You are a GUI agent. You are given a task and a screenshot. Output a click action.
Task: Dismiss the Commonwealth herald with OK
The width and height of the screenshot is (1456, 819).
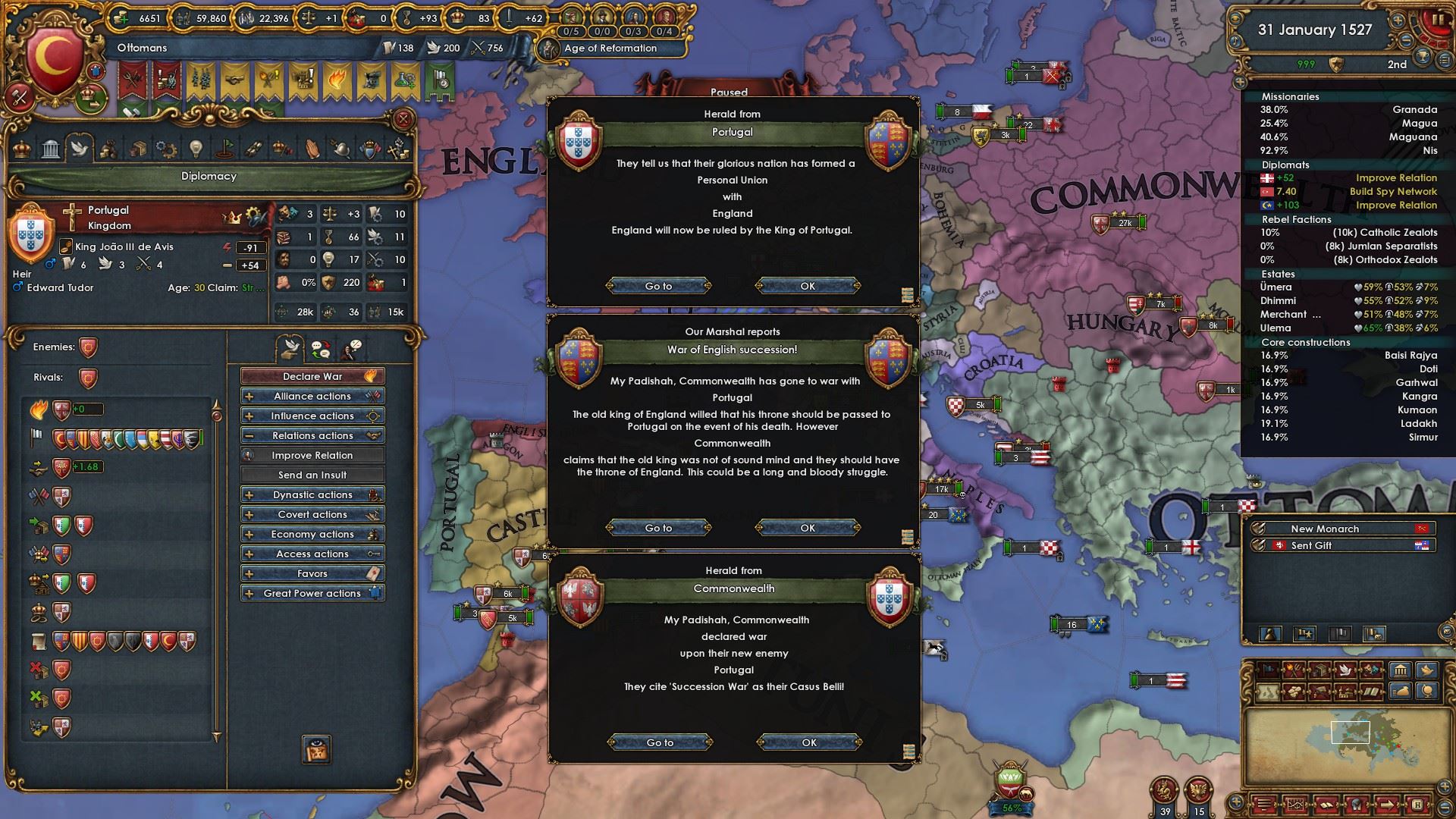[x=809, y=742]
